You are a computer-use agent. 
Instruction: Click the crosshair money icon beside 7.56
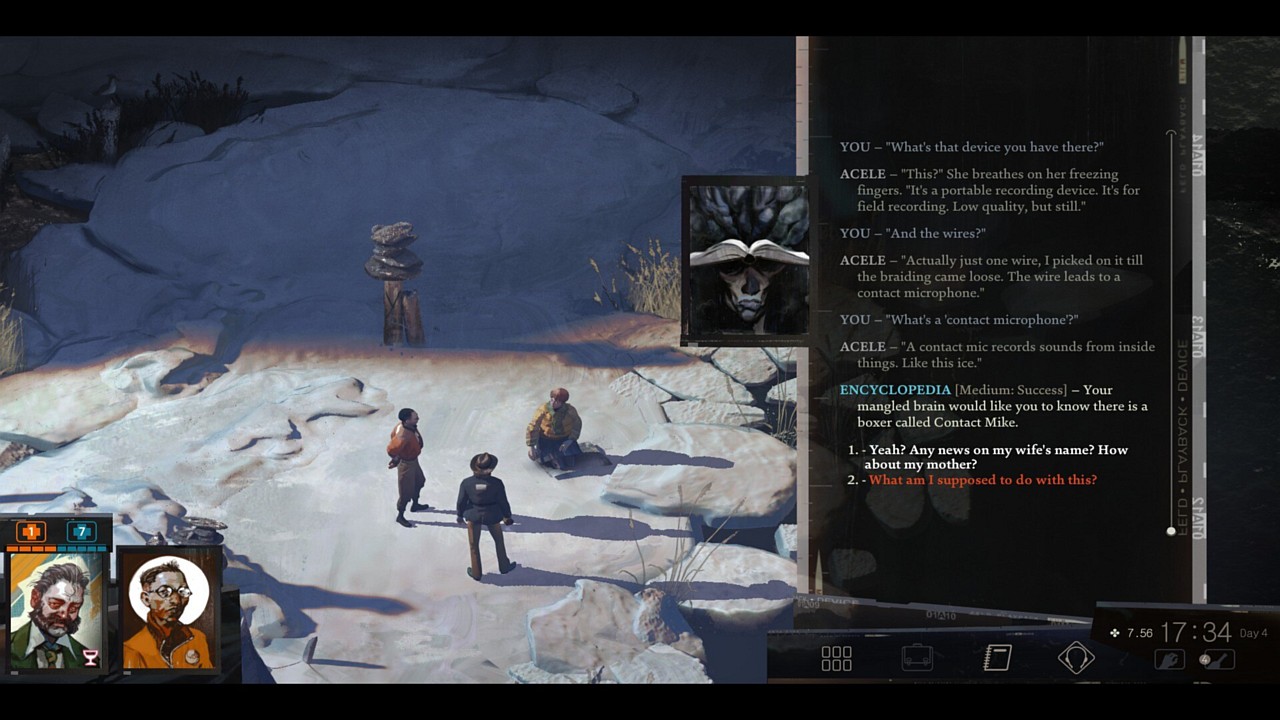[x=1115, y=633]
